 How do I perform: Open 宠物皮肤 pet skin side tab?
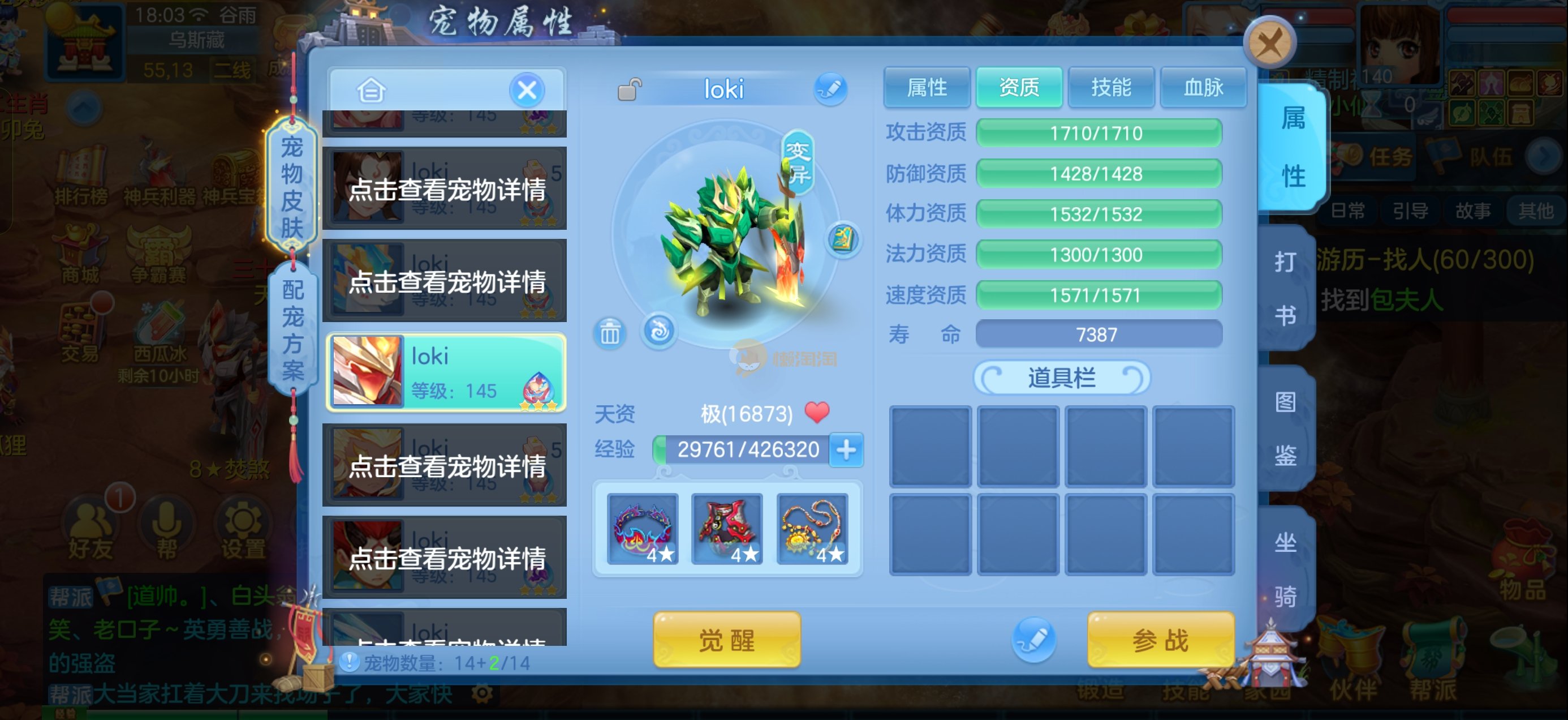click(292, 187)
